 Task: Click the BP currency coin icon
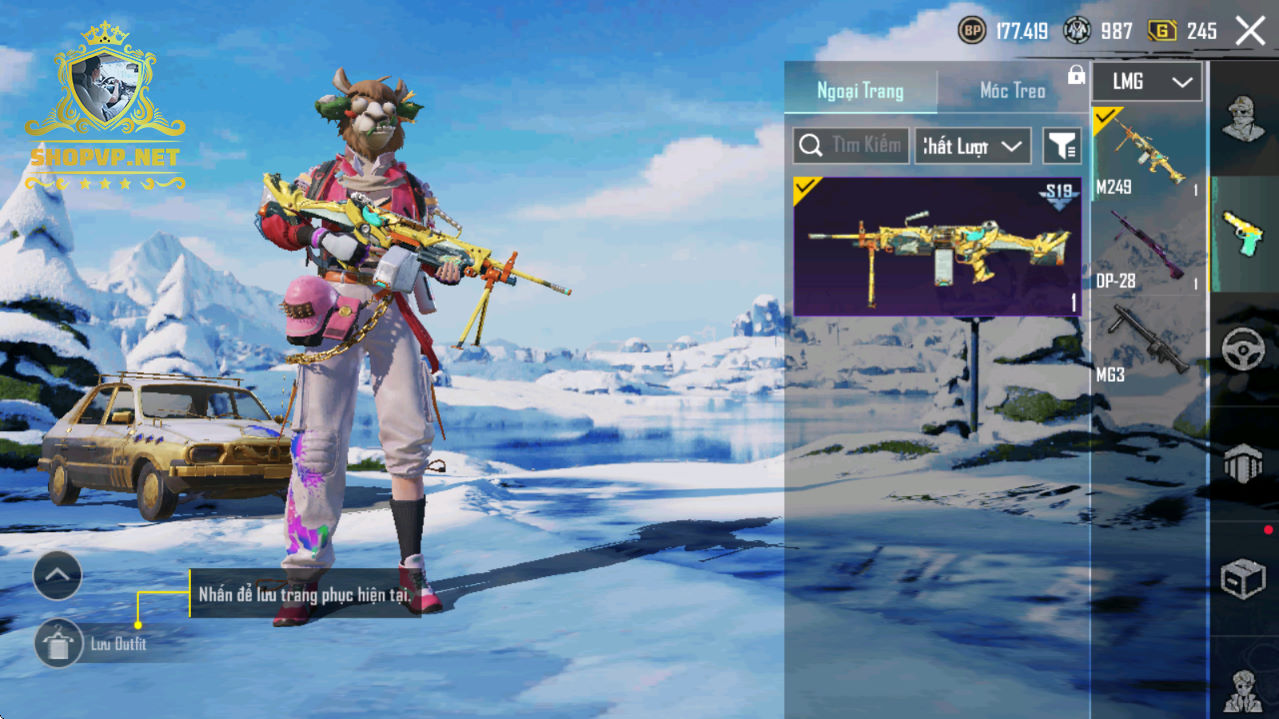[972, 31]
